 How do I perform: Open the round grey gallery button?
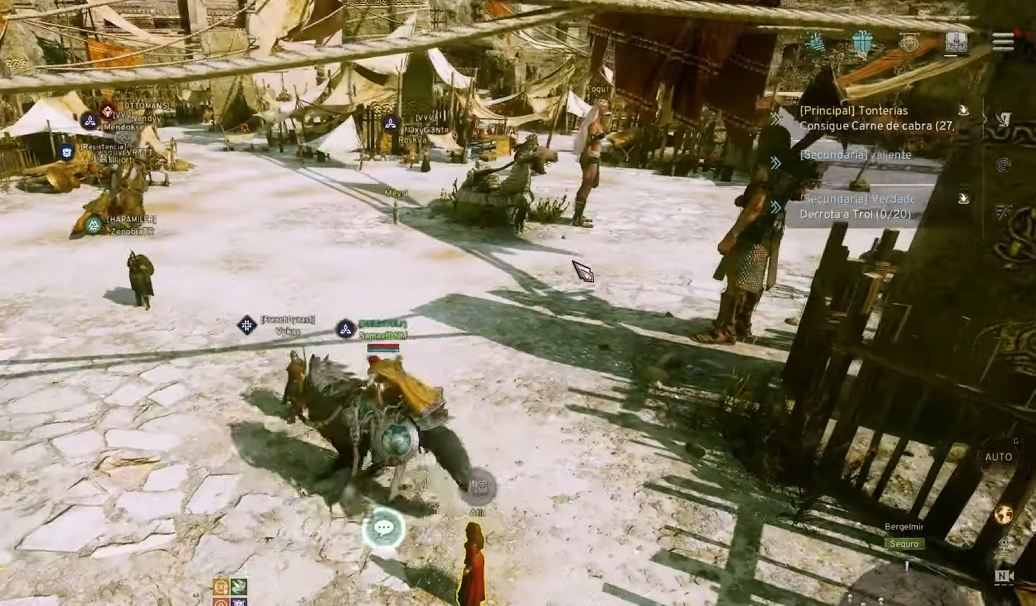[478, 486]
